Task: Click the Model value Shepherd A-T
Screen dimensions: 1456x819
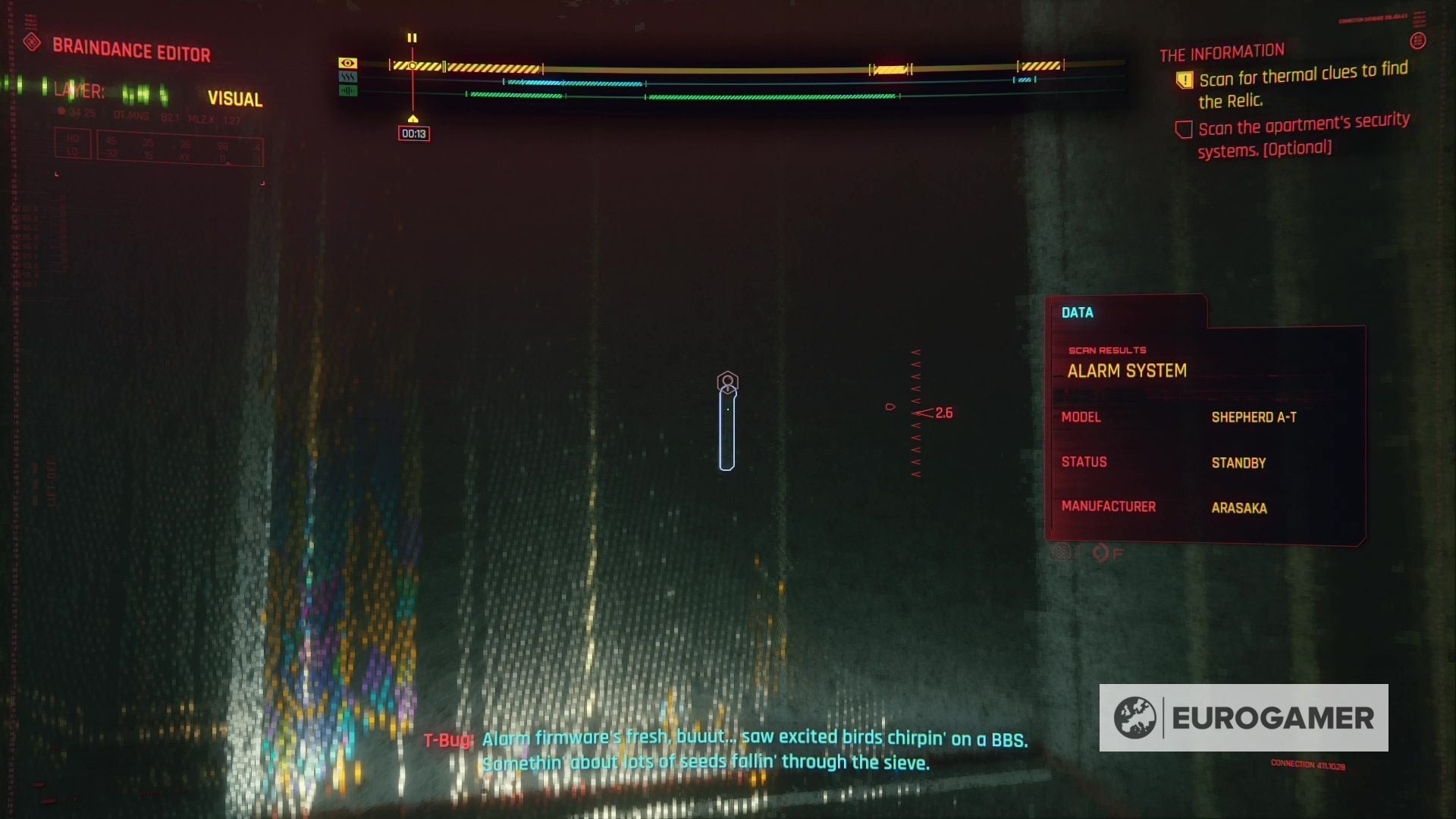Action: [x=1254, y=418]
